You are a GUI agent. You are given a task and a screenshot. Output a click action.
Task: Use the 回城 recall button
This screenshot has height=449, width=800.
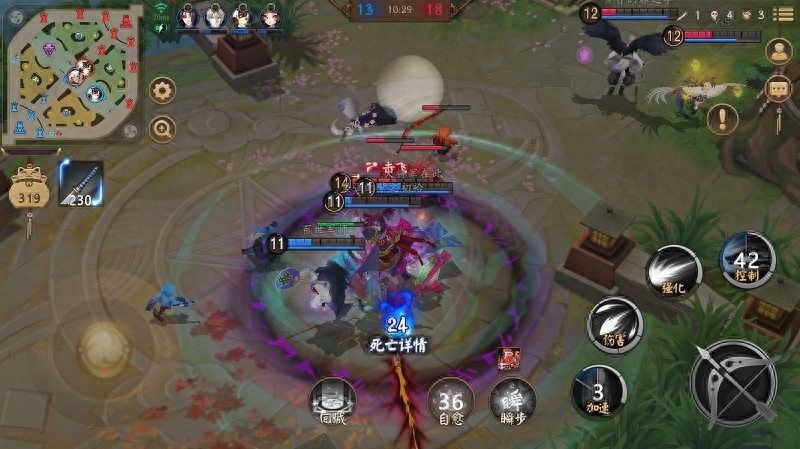[332, 401]
